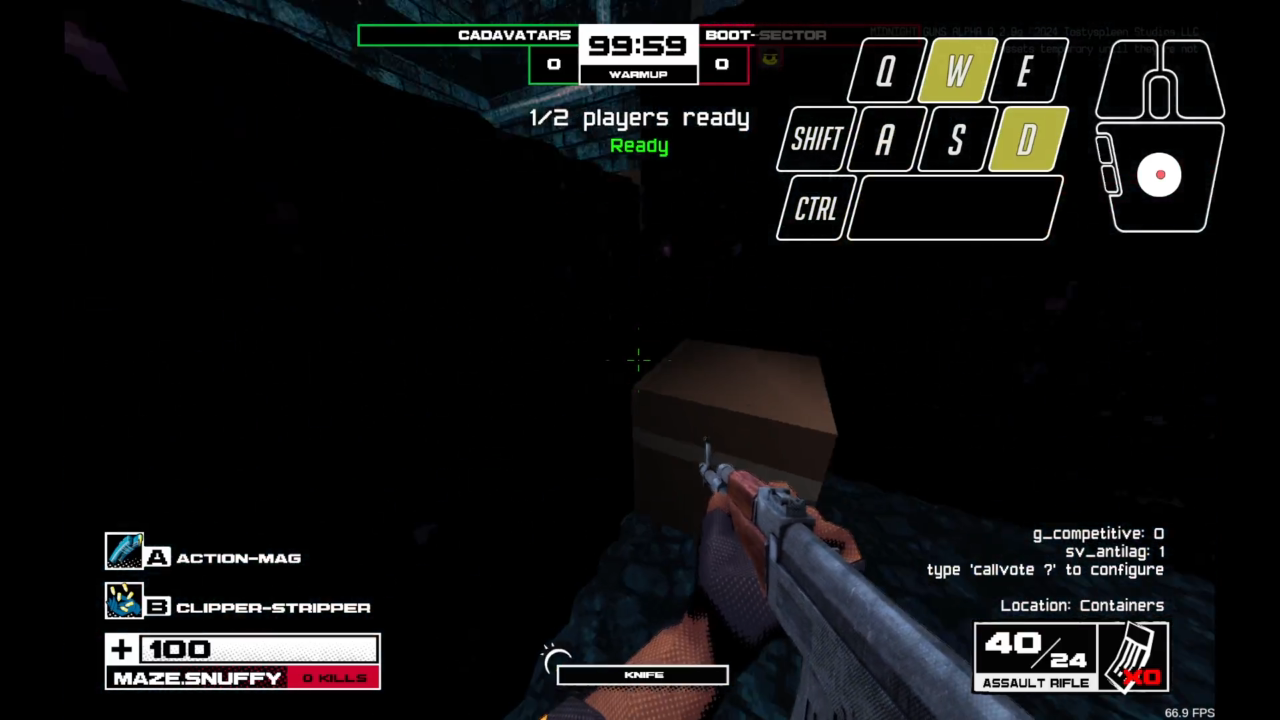Click the Assault Rifle ammo counter panel
Viewport: 1280px width, 720px height.
(1036, 655)
